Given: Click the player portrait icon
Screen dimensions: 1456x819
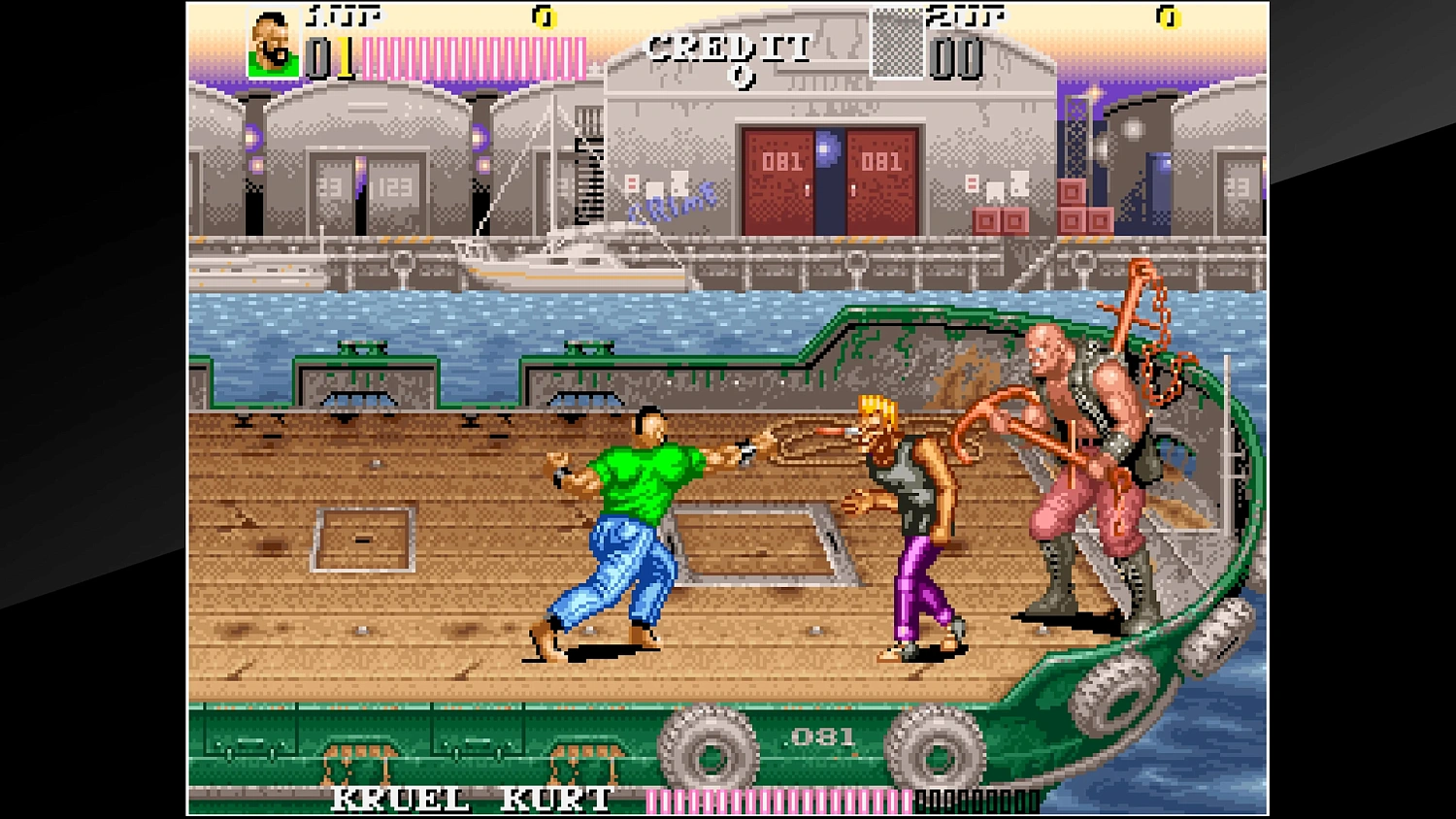Looking at the screenshot, I should pos(270,43).
